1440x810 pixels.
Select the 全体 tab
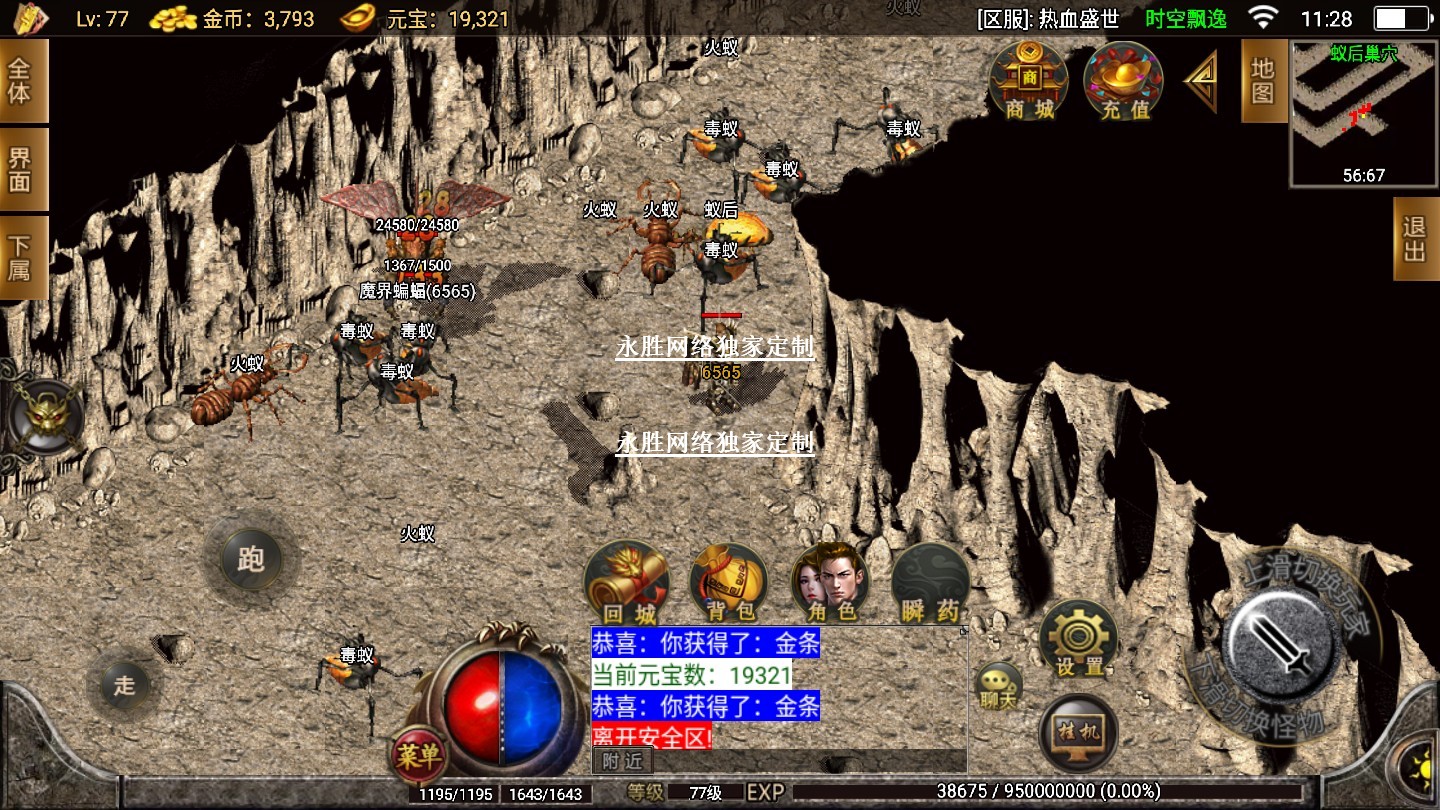coord(21,81)
